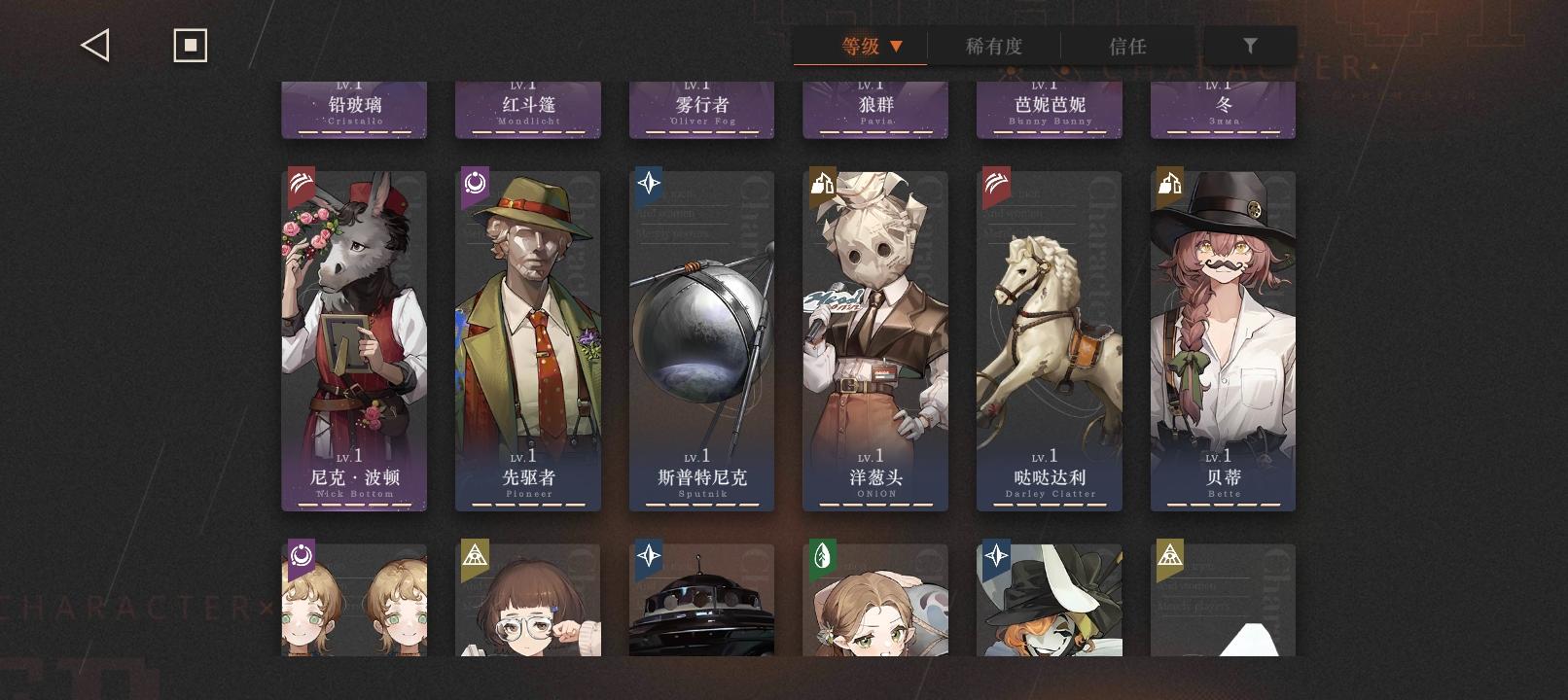The image size is (1568, 700).
Task: Open the filter funnel icon
Action: coord(1251,44)
